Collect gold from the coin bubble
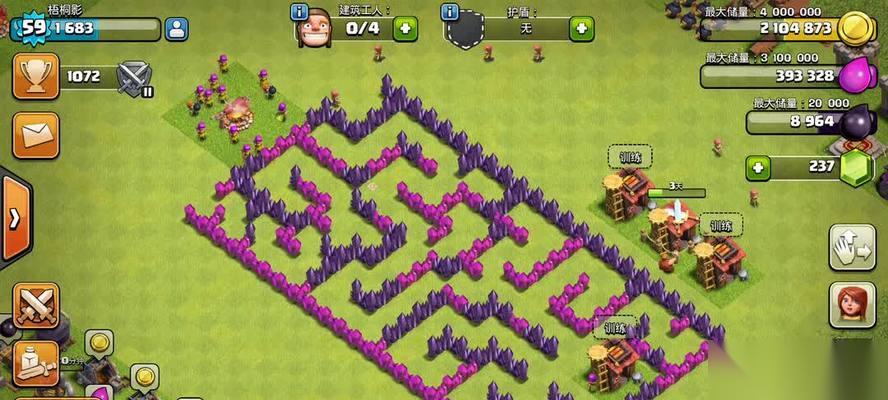Image resolution: width=888 pixels, height=400 pixels. tap(99, 344)
